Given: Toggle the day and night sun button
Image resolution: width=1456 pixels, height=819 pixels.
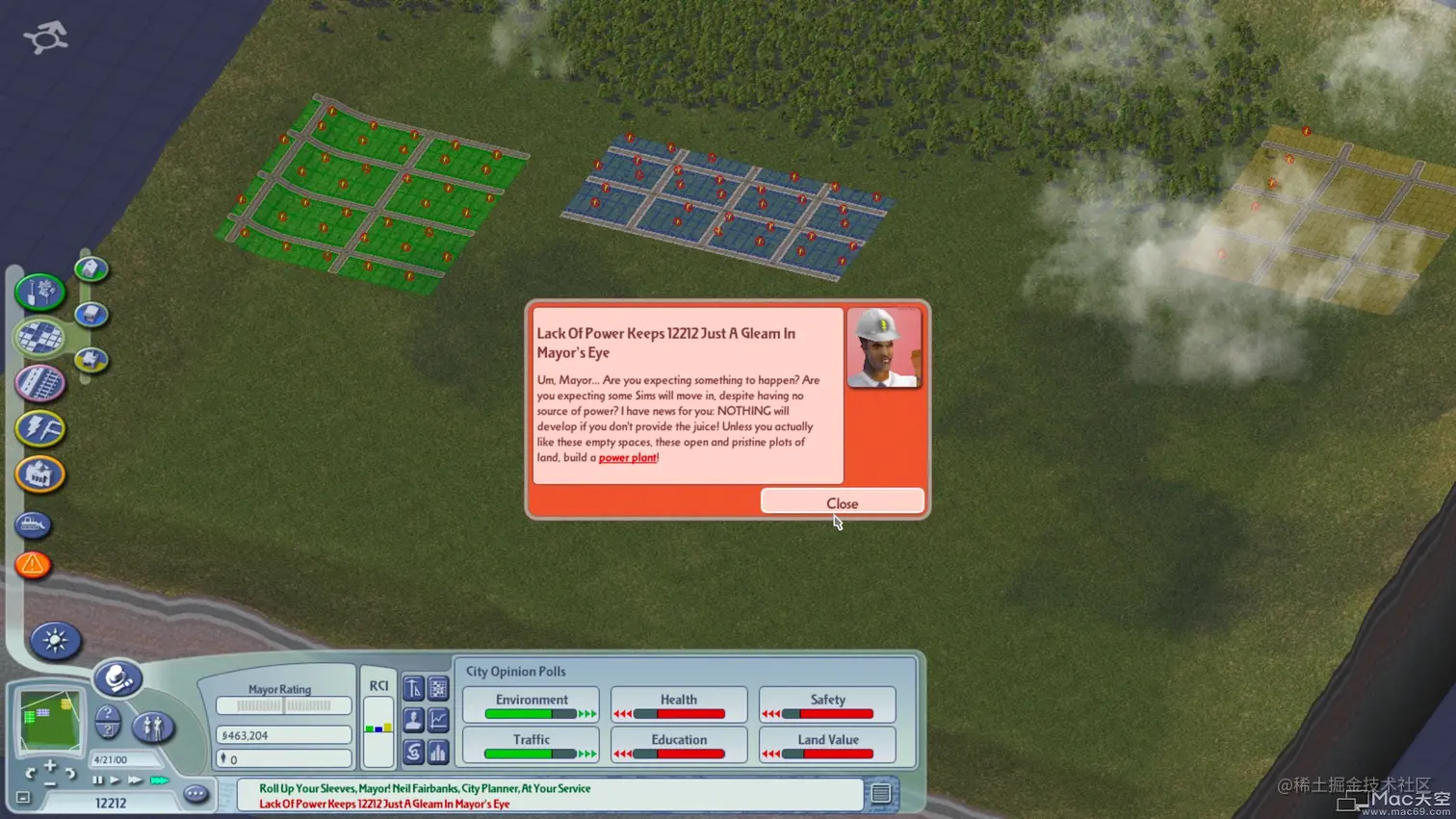Looking at the screenshot, I should 55,641.
